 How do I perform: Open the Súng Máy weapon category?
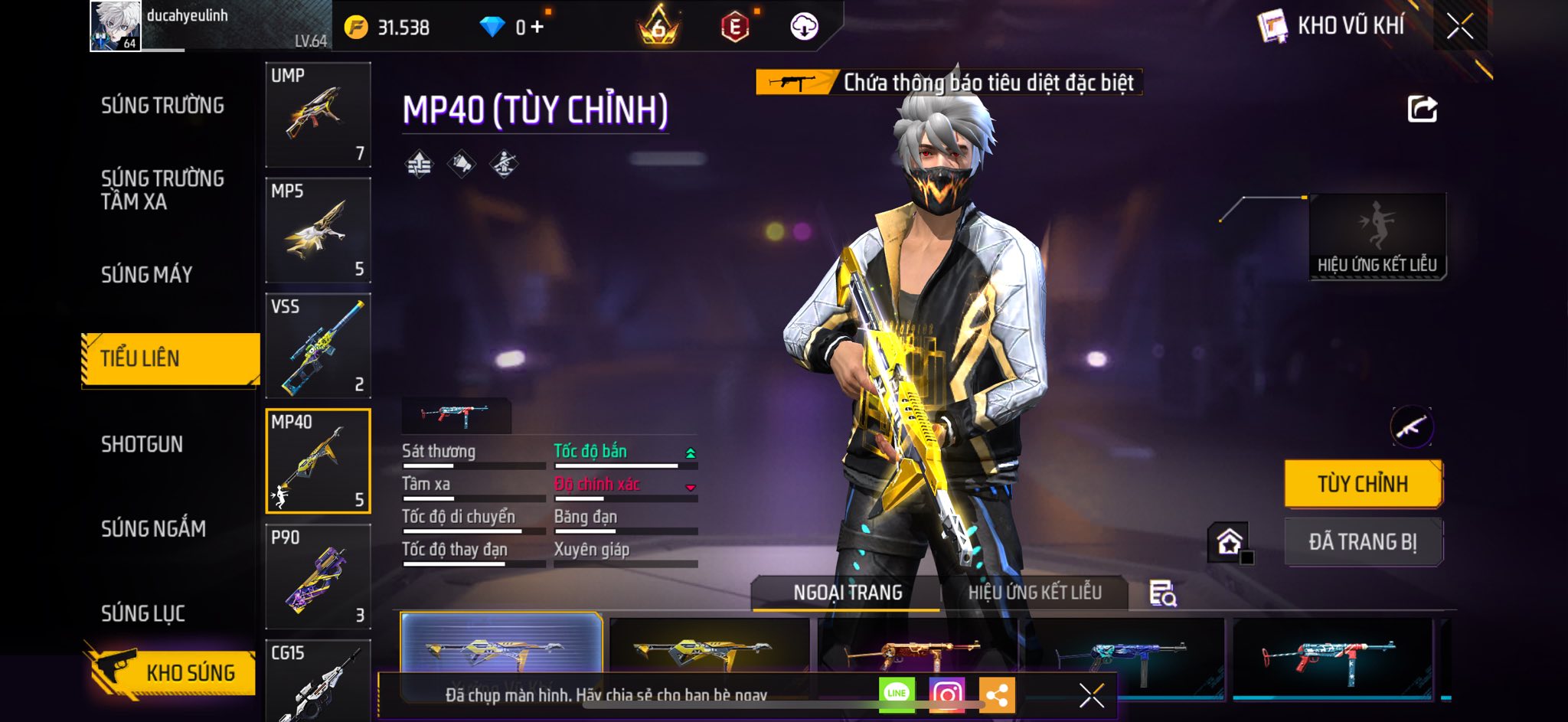147,274
